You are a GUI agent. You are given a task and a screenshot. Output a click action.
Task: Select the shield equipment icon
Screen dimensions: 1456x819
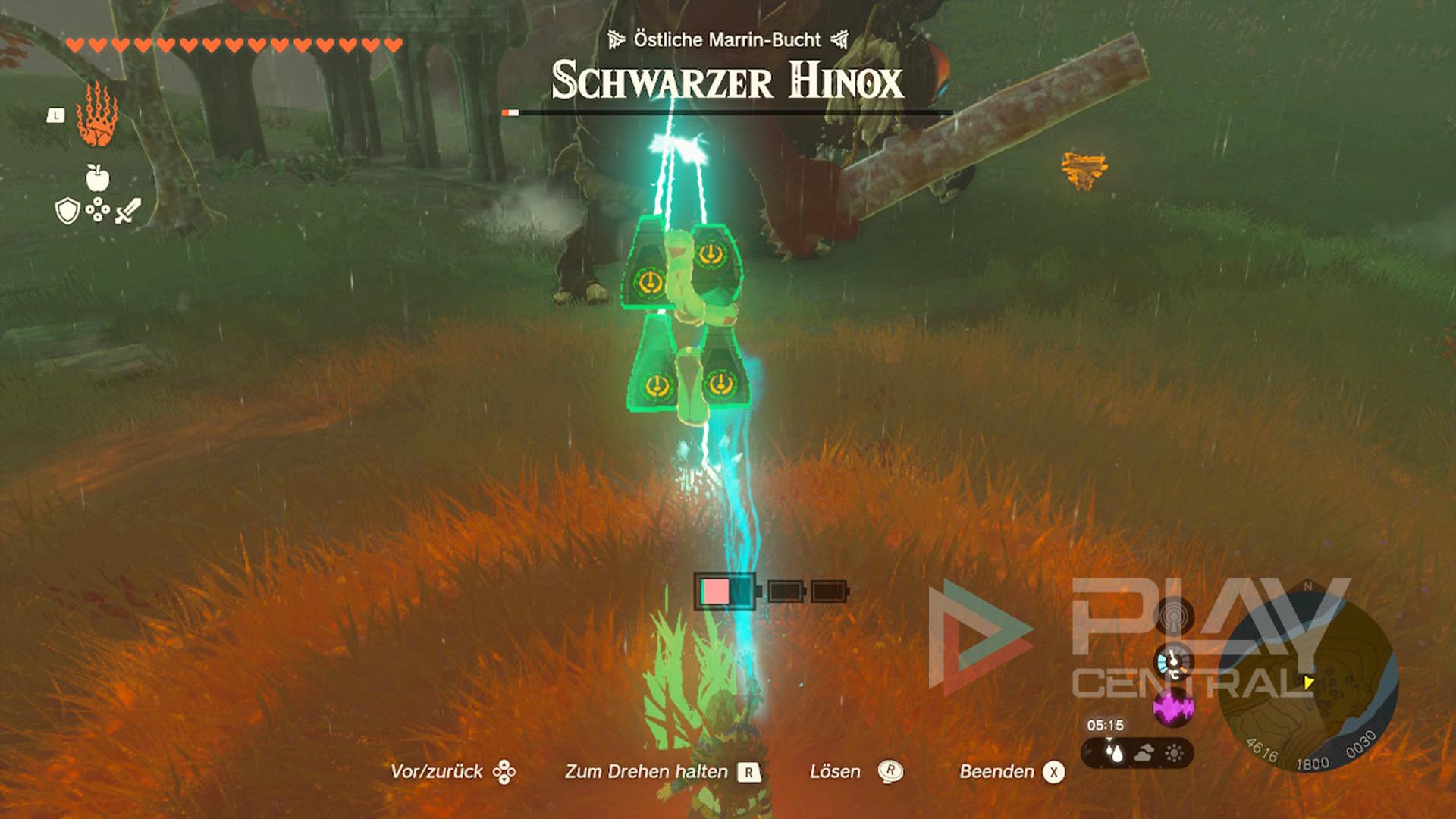click(x=67, y=211)
